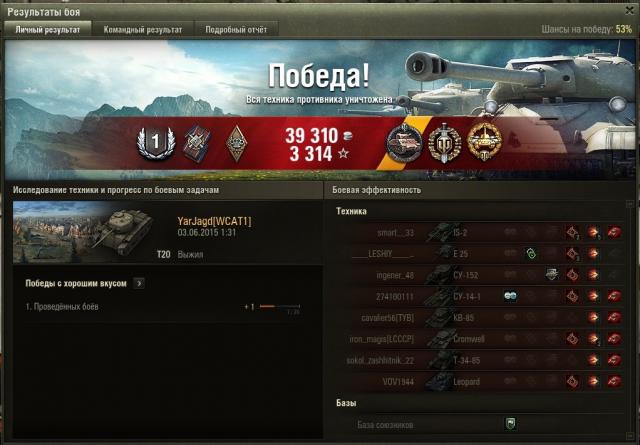Select the Личный результат tab
This screenshot has height=445, width=640.
point(49,30)
